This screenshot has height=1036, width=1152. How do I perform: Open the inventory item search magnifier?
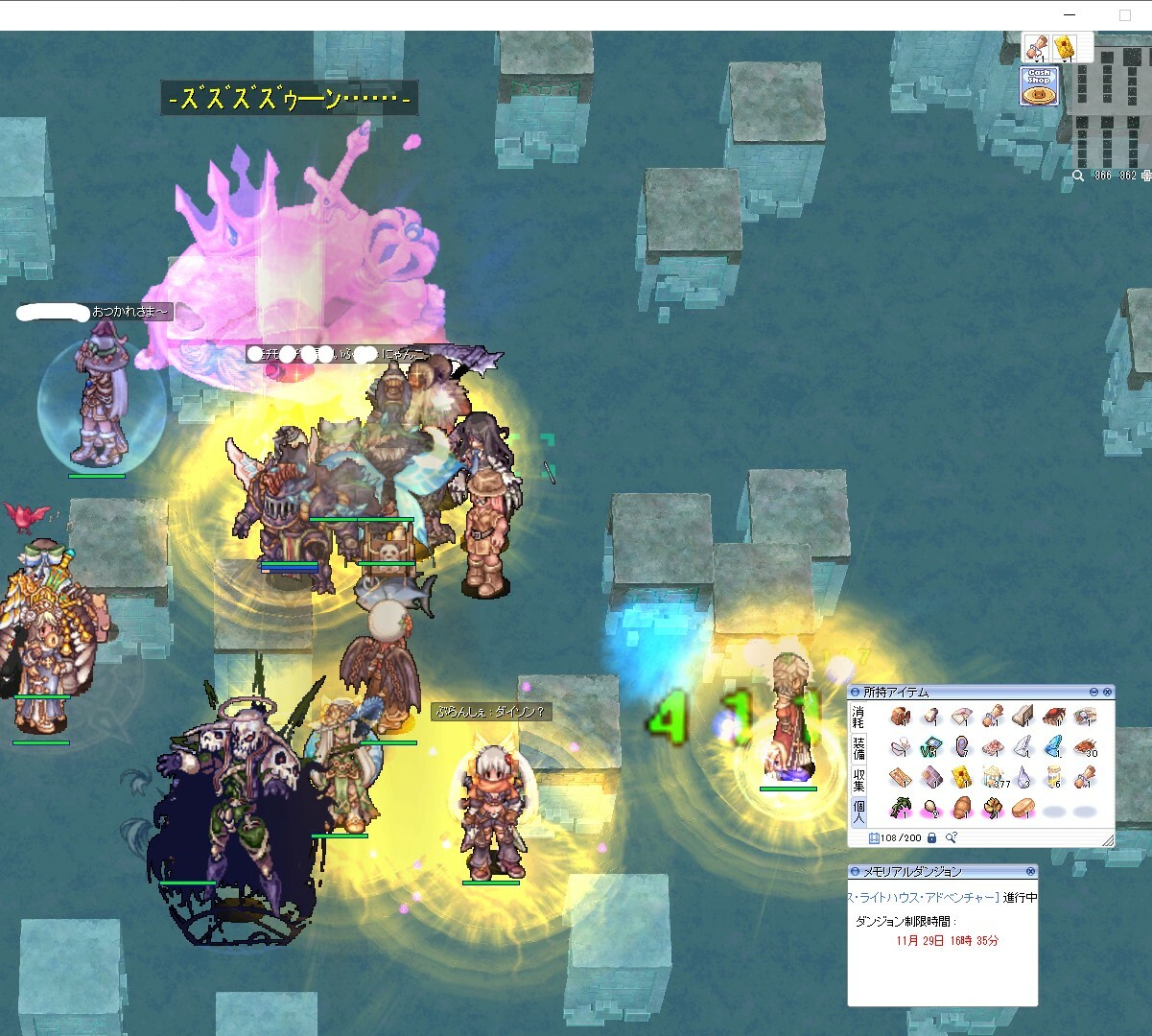click(x=951, y=837)
